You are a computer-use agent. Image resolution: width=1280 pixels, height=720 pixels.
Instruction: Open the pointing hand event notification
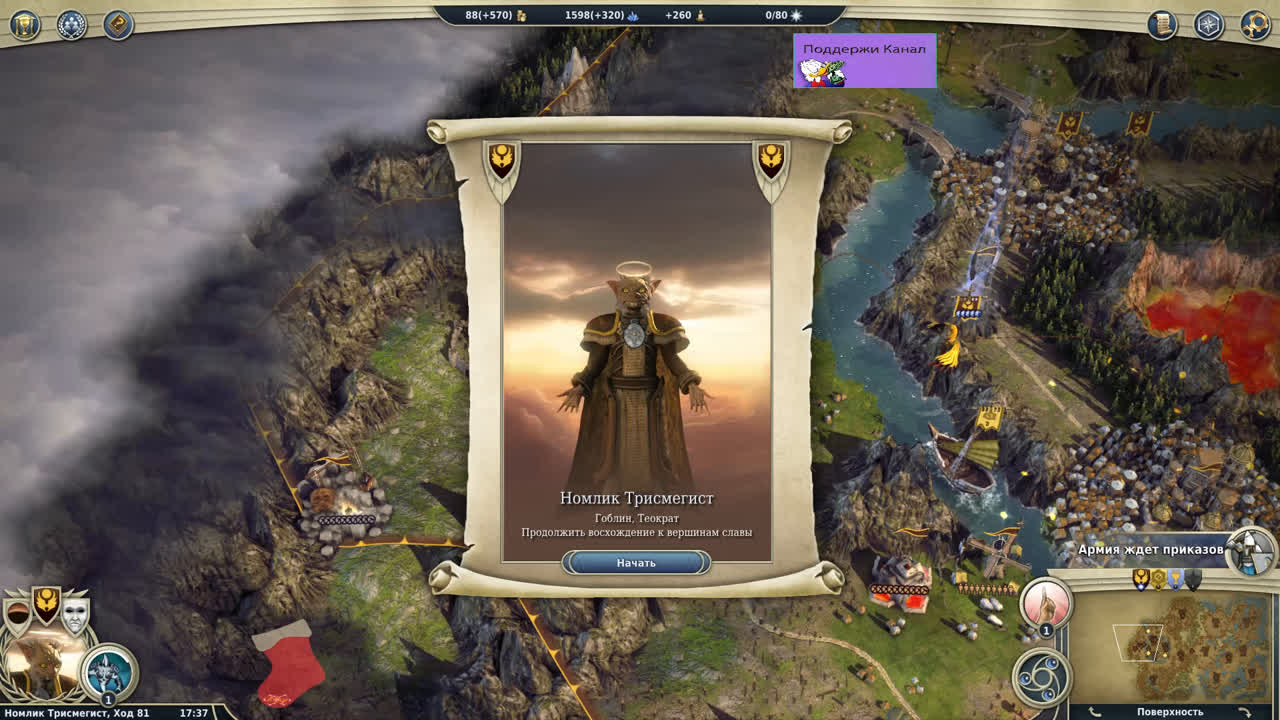click(1046, 604)
